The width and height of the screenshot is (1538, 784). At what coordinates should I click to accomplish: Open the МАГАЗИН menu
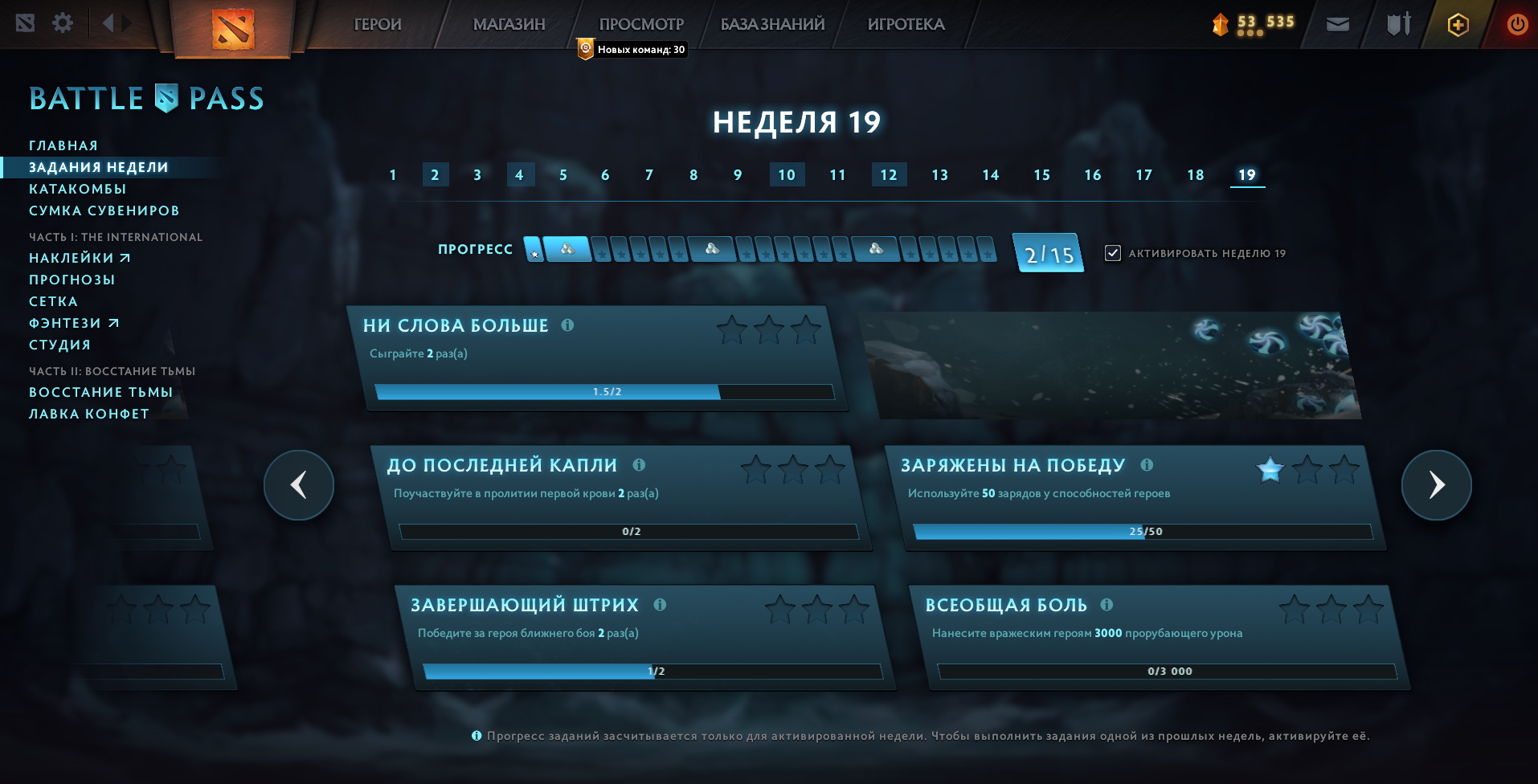pos(508,24)
